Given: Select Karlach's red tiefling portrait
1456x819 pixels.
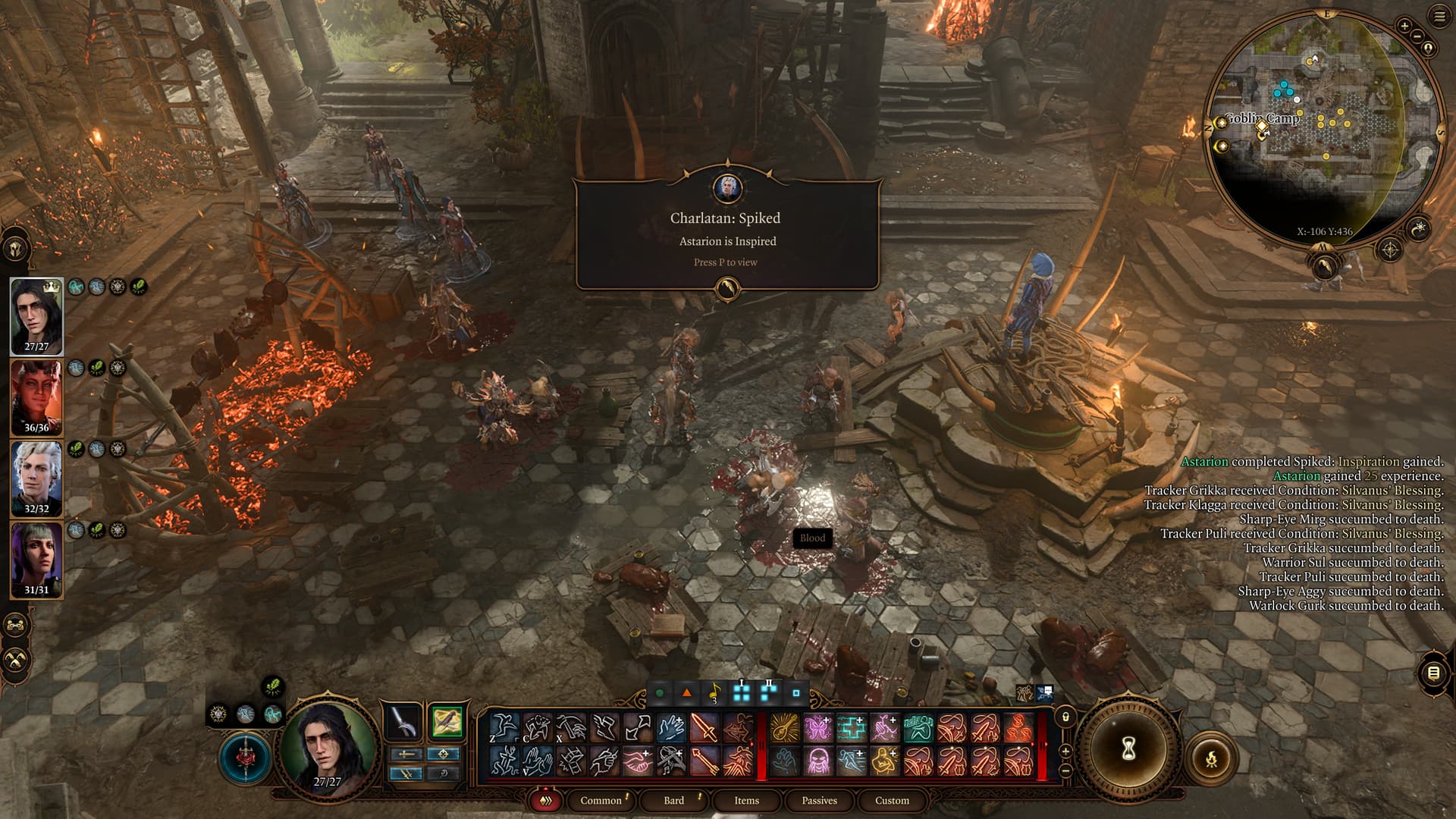Looking at the screenshot, I should point(36,397).
